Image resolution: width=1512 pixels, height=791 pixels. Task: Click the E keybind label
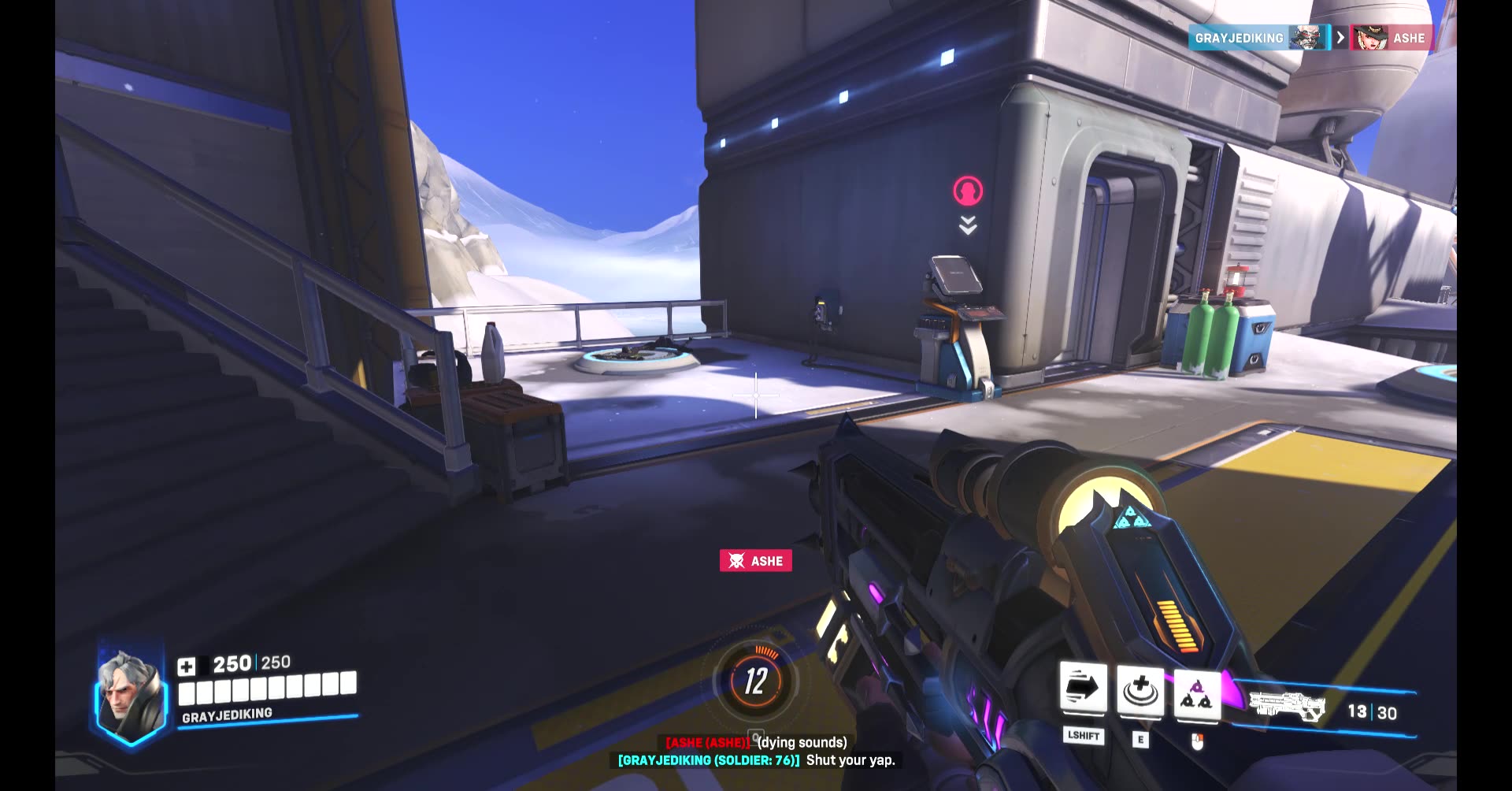click(x=1140, y=737)
